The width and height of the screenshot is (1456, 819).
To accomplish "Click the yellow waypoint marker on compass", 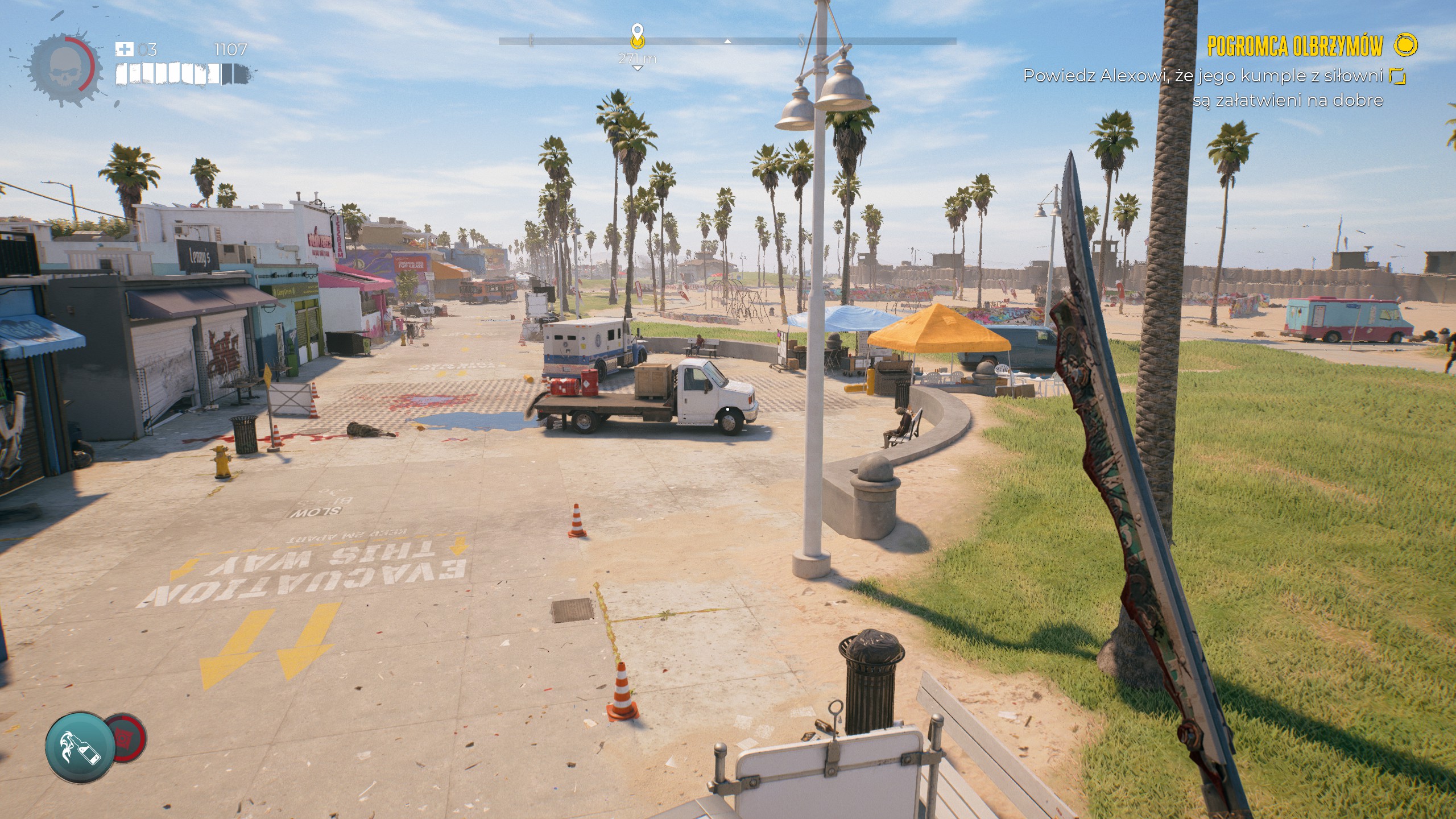I will pyautogui.click(x=638, y=36).
